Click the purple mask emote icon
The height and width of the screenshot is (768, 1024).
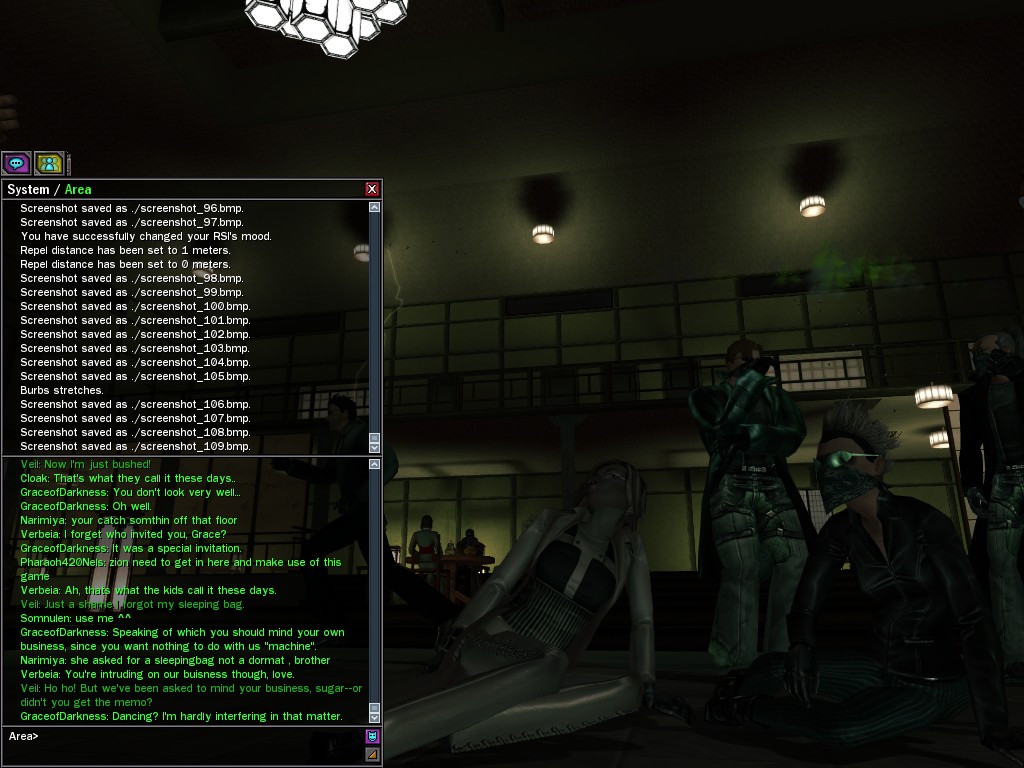point(373,737)
